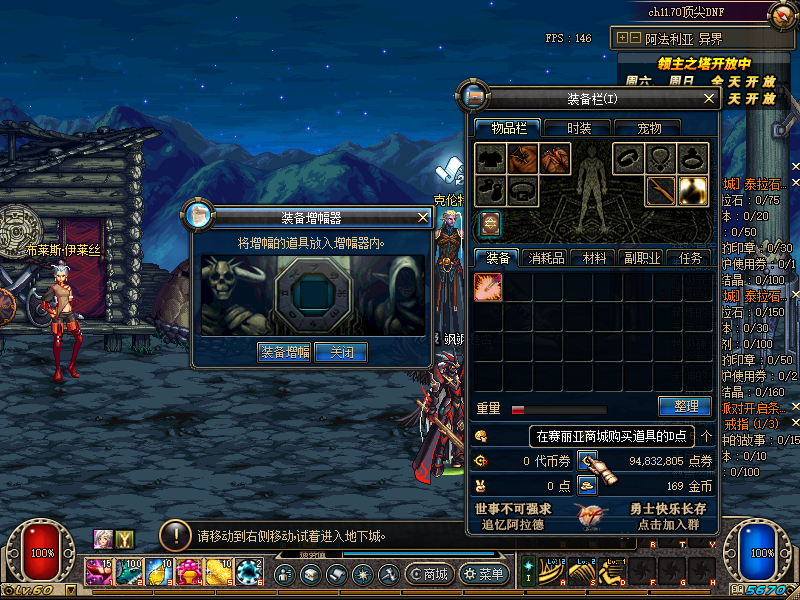
Task: Switch to the 材料 materials category
Action: tap(594, 258)
